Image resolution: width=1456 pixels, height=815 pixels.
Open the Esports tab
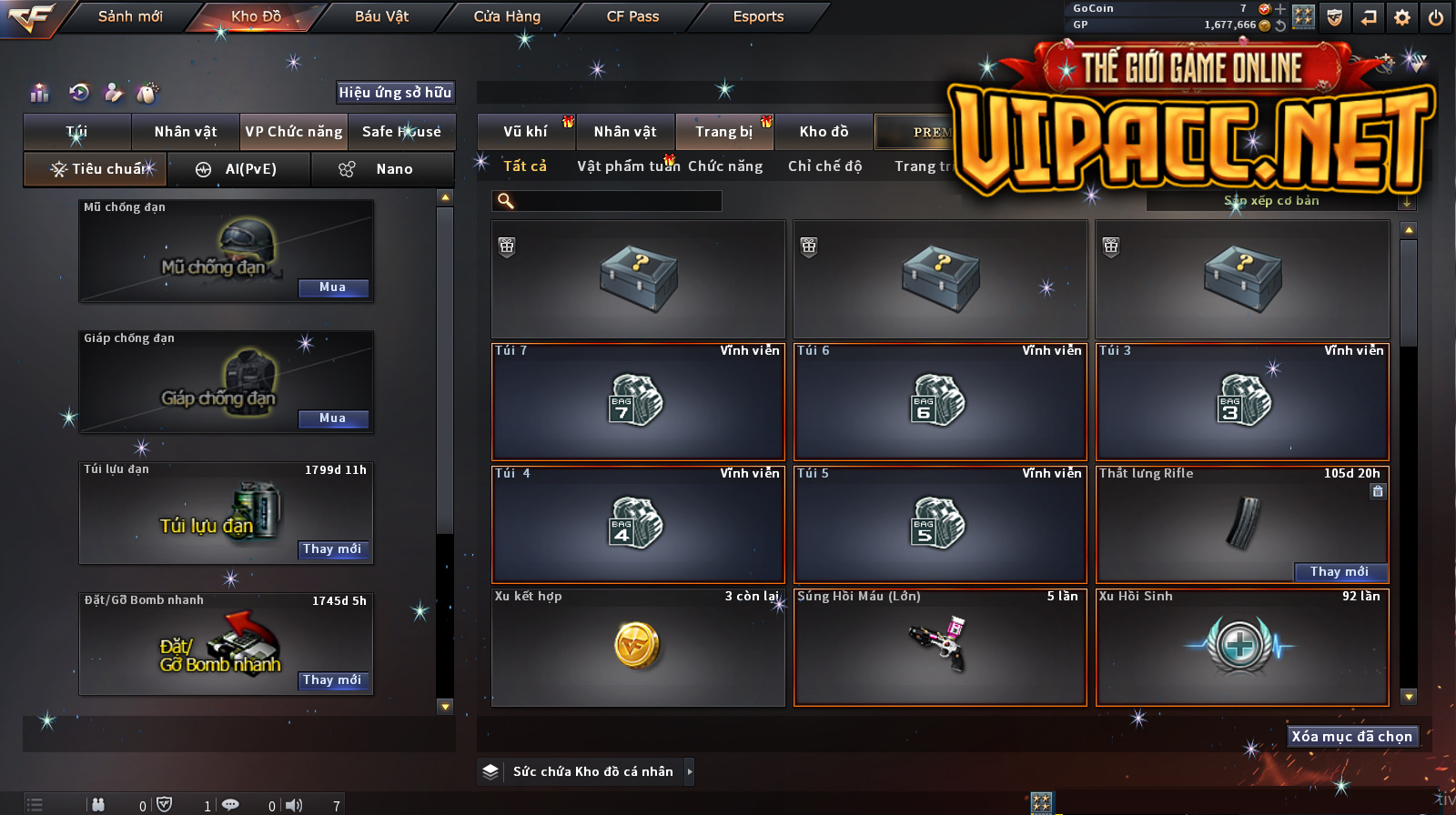[758, 16]
